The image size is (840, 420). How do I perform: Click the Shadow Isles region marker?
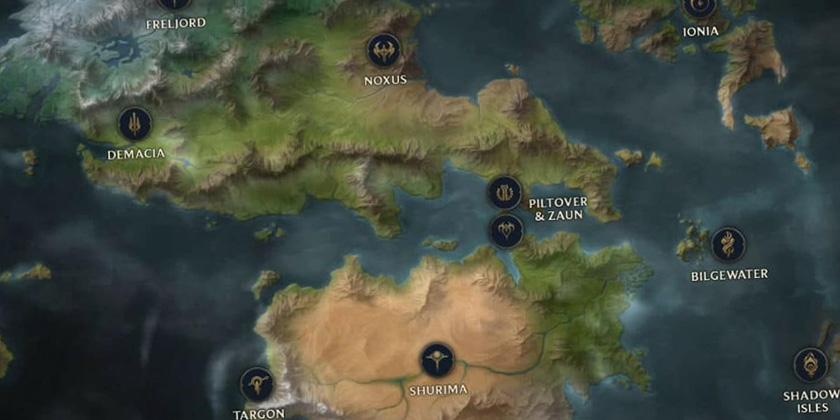(x=809, y=365)
